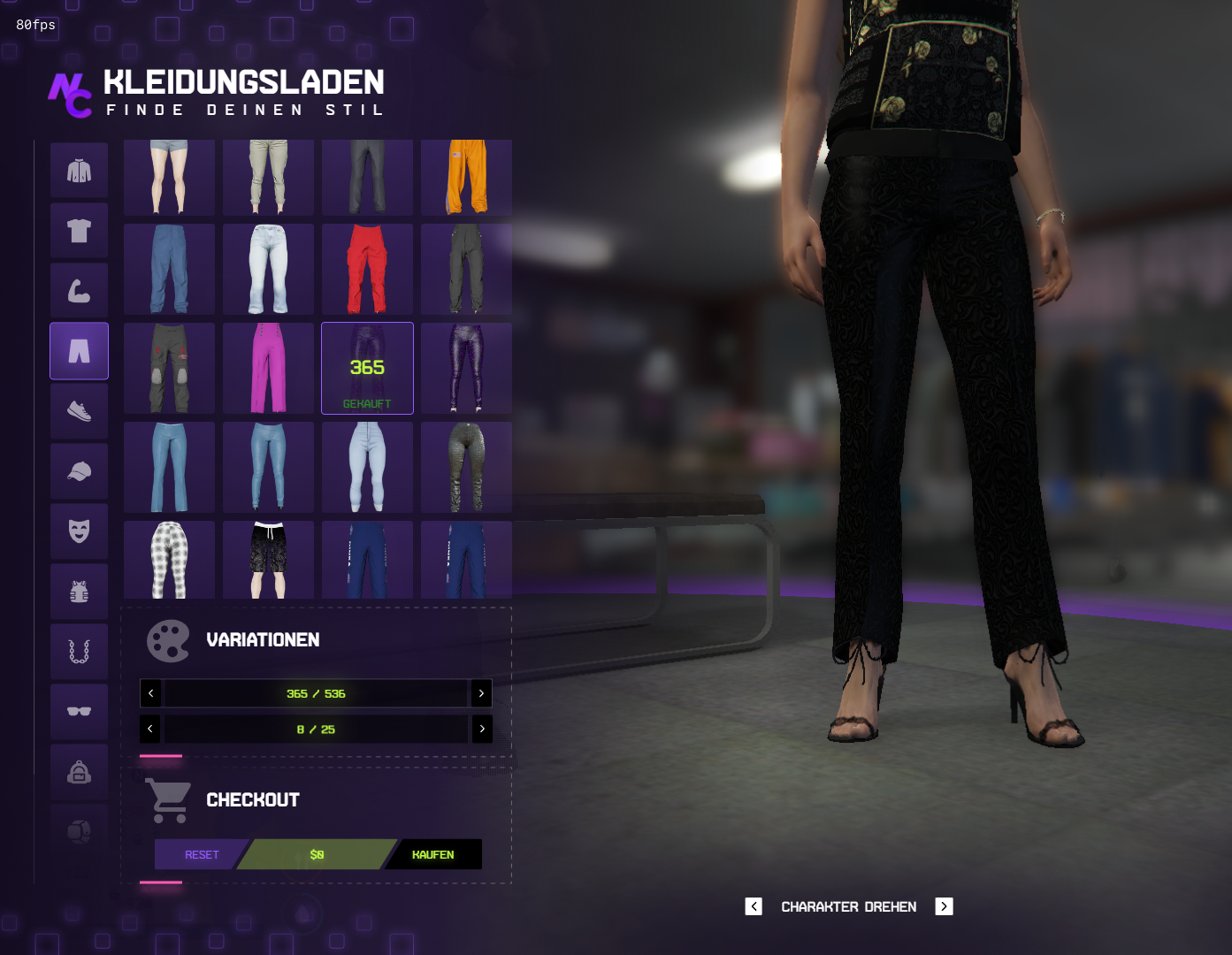Show the sunglasses category
Screen dimensions: 1232x955
80,712
